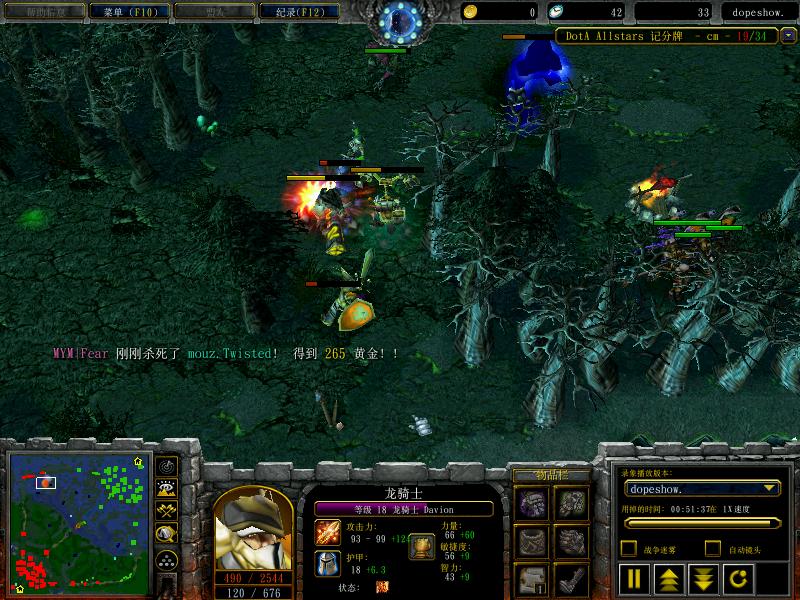The height and width of the screenshot is (600, 800).
Task: Toggle the 自动镜头 auto camera checkbox
Action: pyautogui.click(x=713, y=548)
